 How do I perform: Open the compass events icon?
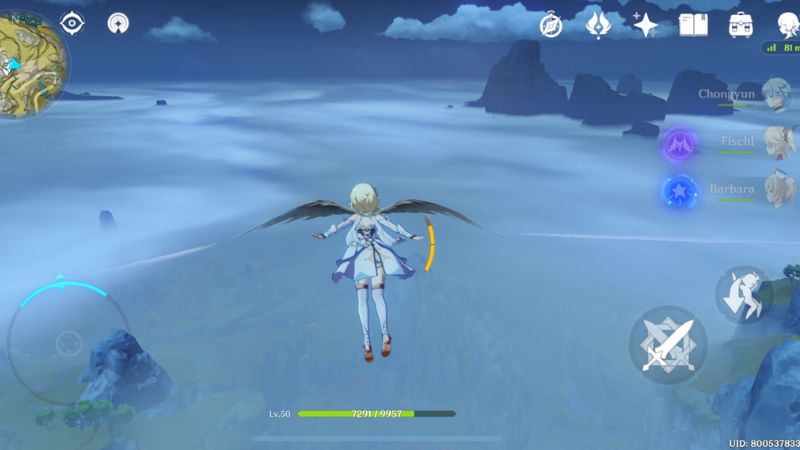point(551,25)
